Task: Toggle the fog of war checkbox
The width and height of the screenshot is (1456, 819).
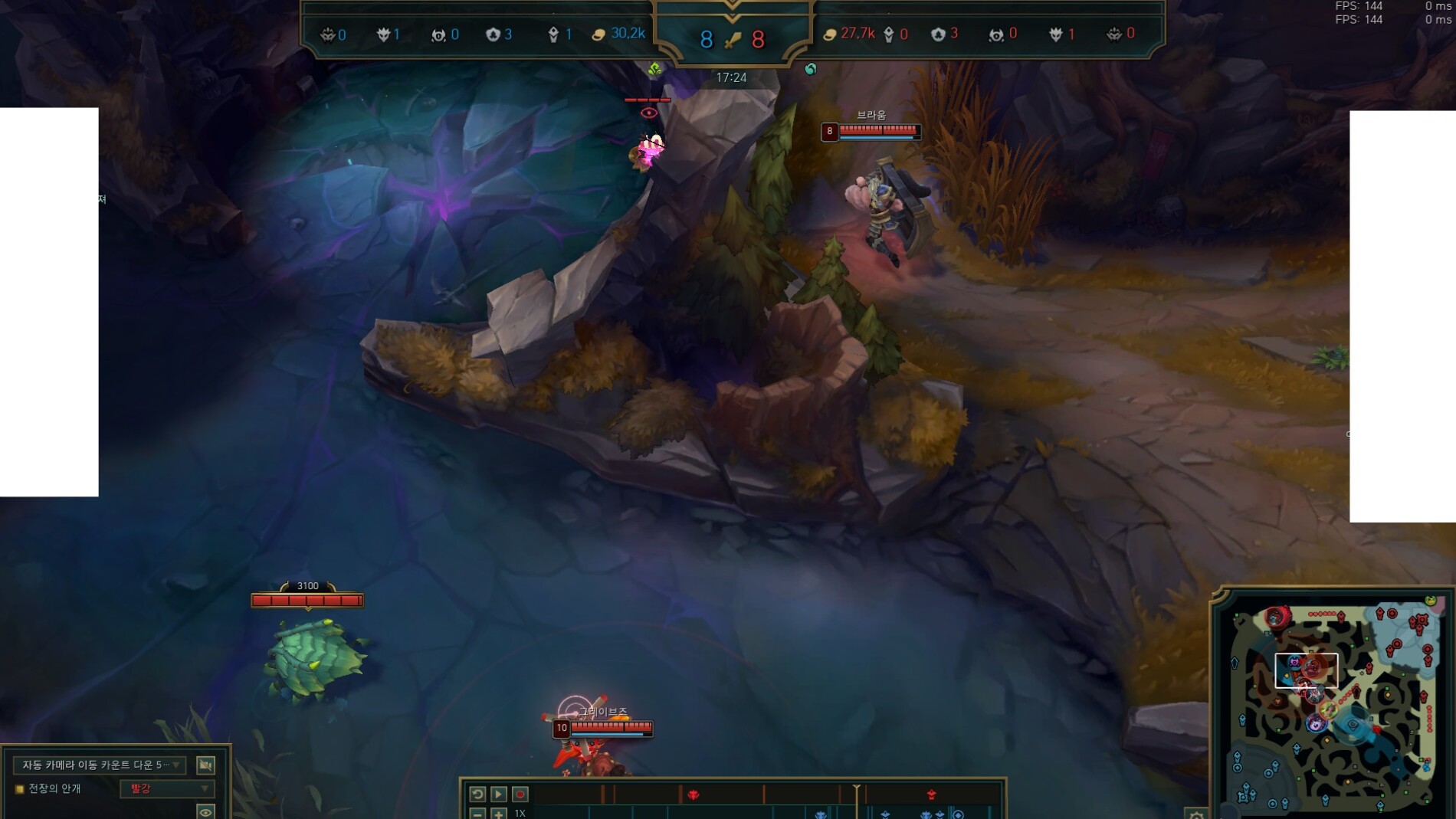Action: point(20,789)
